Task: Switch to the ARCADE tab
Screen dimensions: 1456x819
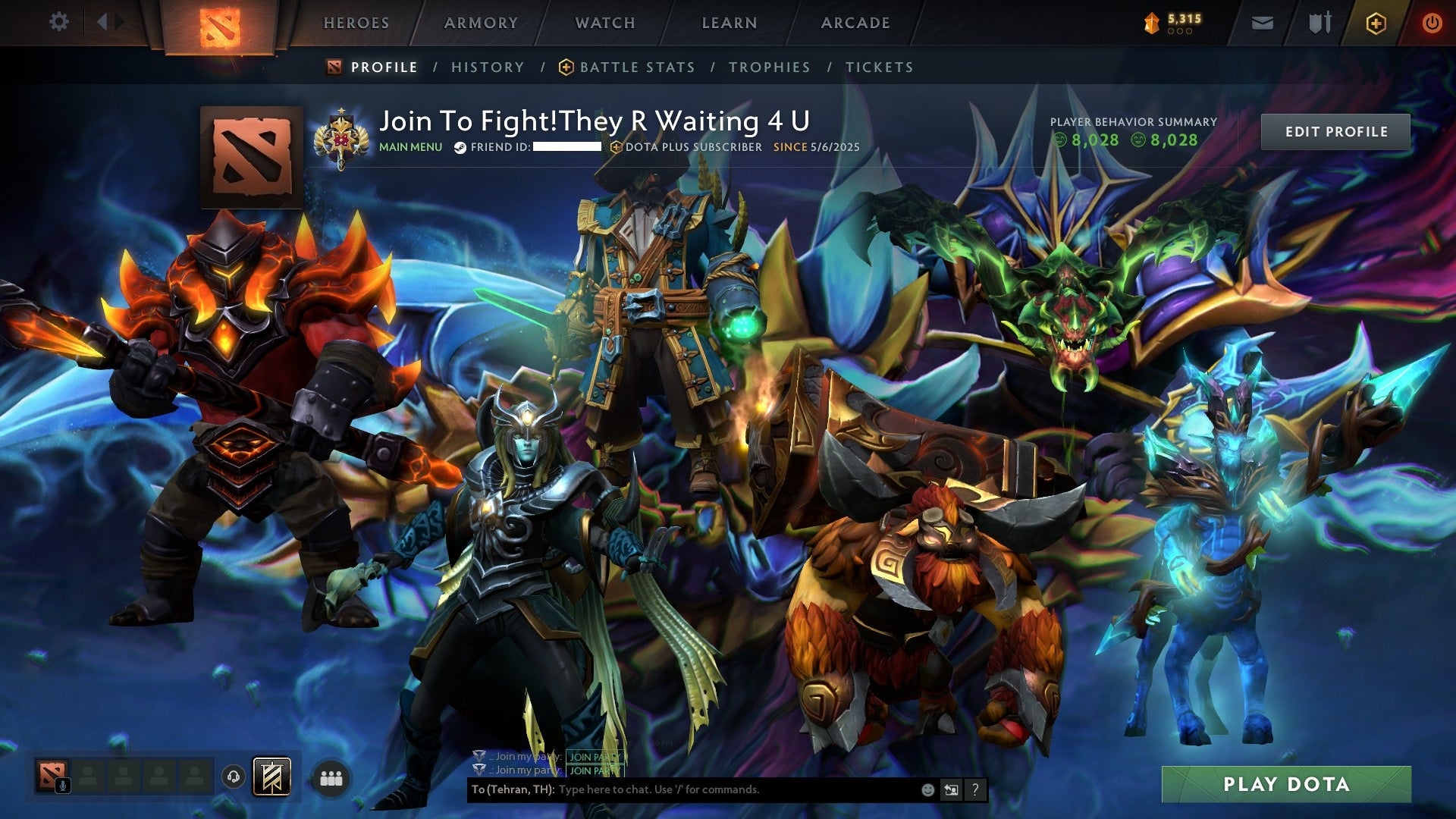Action: [855, 23]
